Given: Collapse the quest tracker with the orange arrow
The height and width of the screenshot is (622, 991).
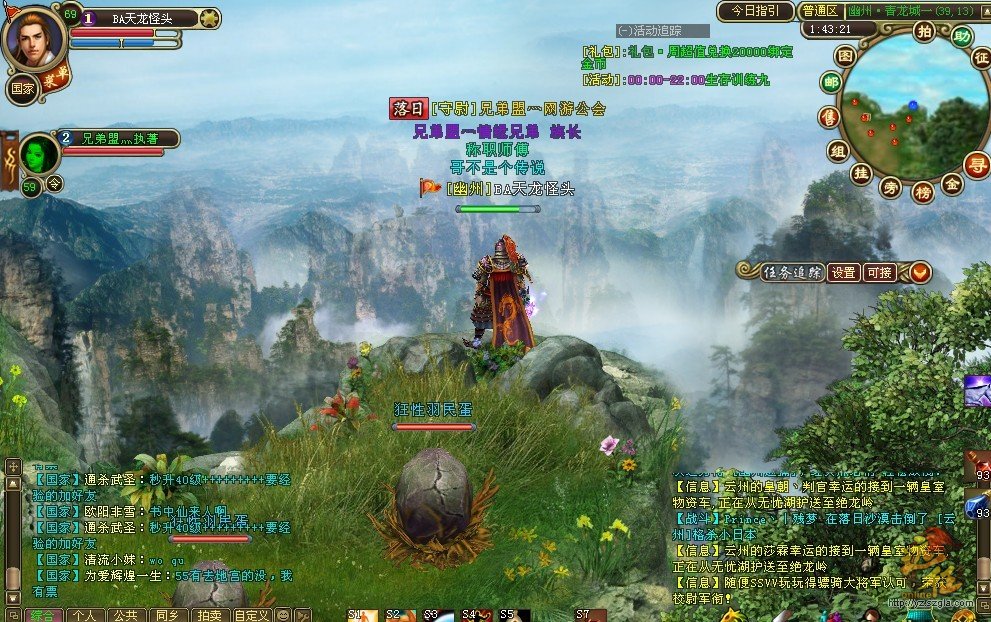Looking at the screenshot, I should tap(919, 272).
